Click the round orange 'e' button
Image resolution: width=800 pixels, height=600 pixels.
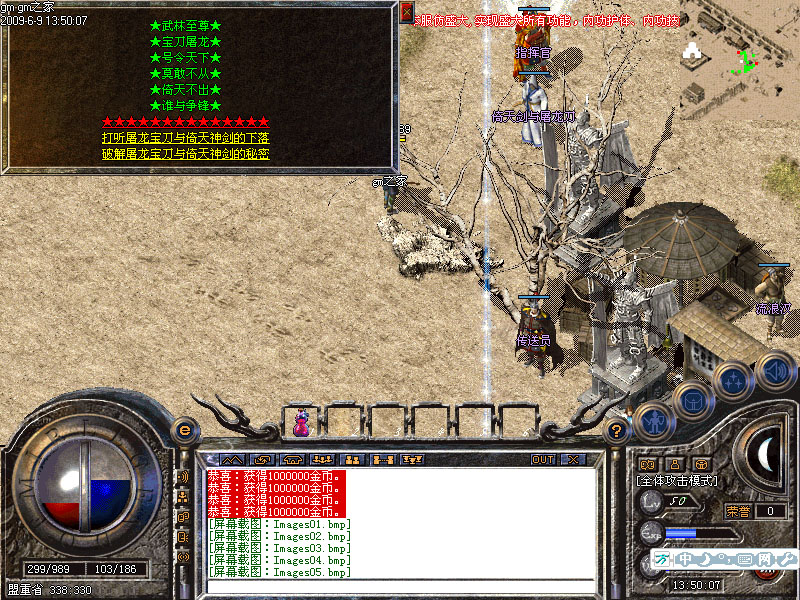point(184,430)
